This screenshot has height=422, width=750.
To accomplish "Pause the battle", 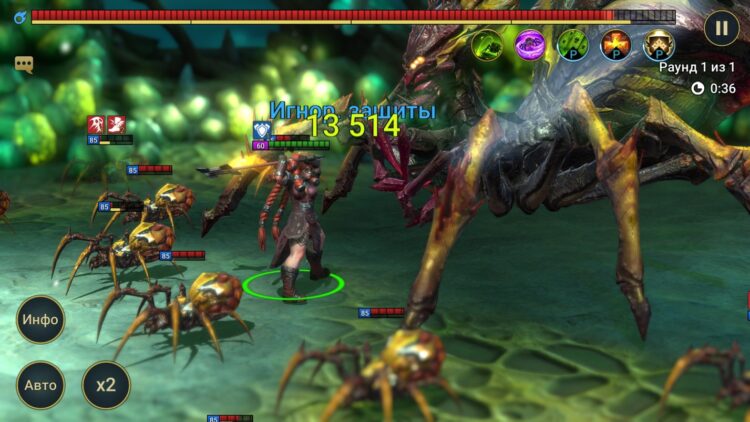I will point(721,27).
